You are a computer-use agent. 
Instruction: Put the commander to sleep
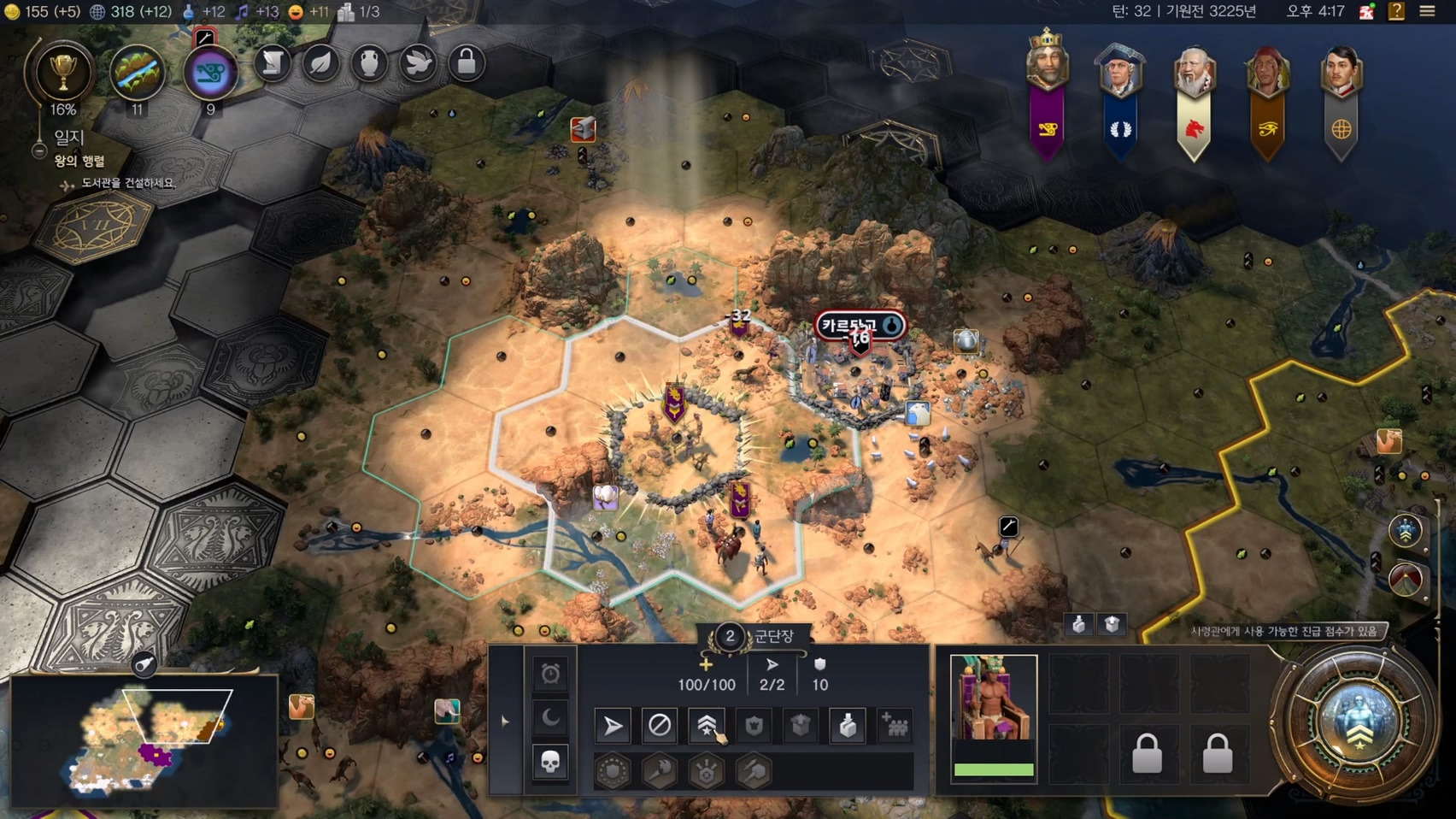pos(550,718)
